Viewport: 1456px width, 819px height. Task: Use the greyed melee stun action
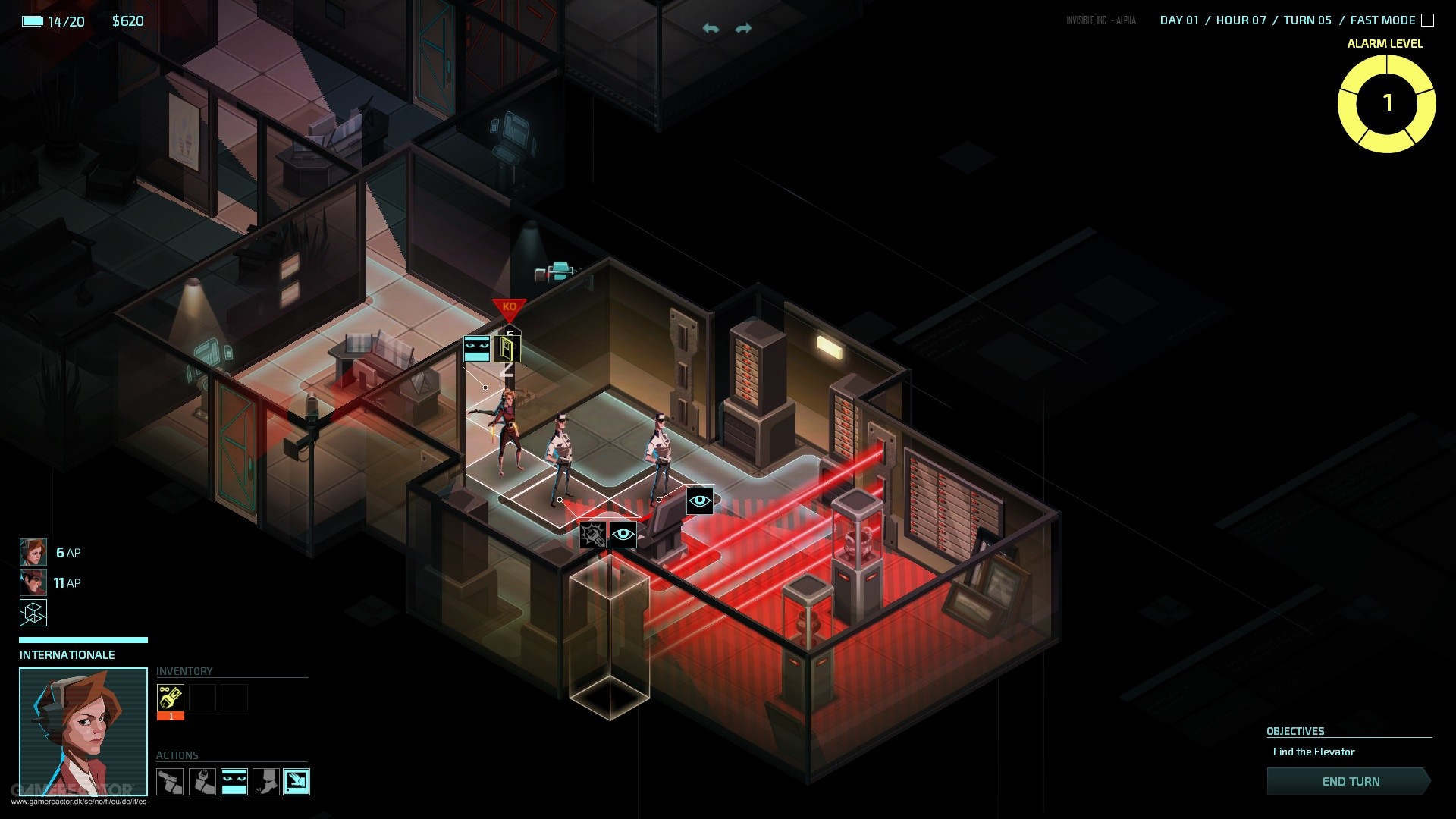tap(202, 782)
